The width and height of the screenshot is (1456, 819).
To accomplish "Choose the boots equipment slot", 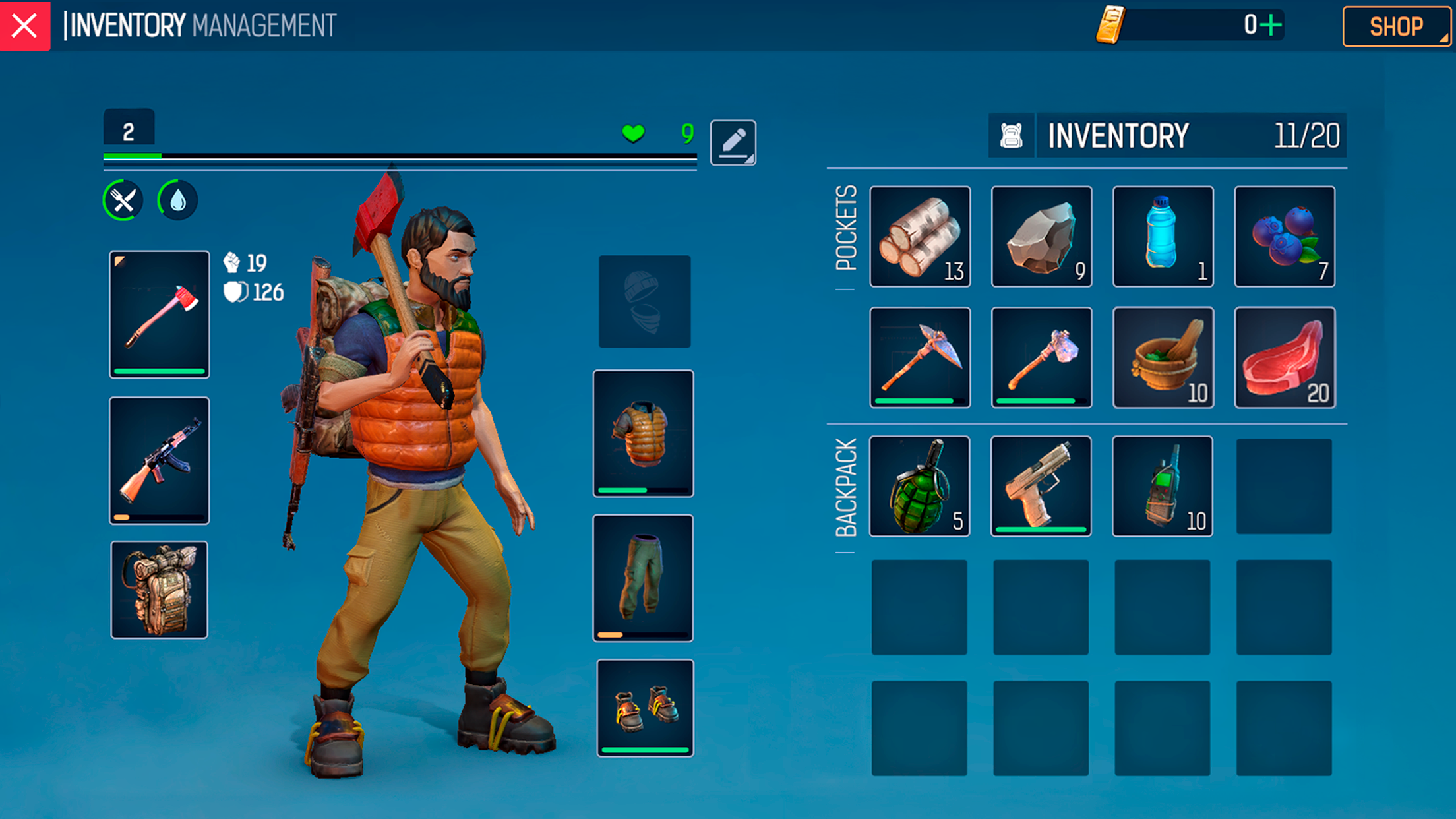I will point(645,708).
